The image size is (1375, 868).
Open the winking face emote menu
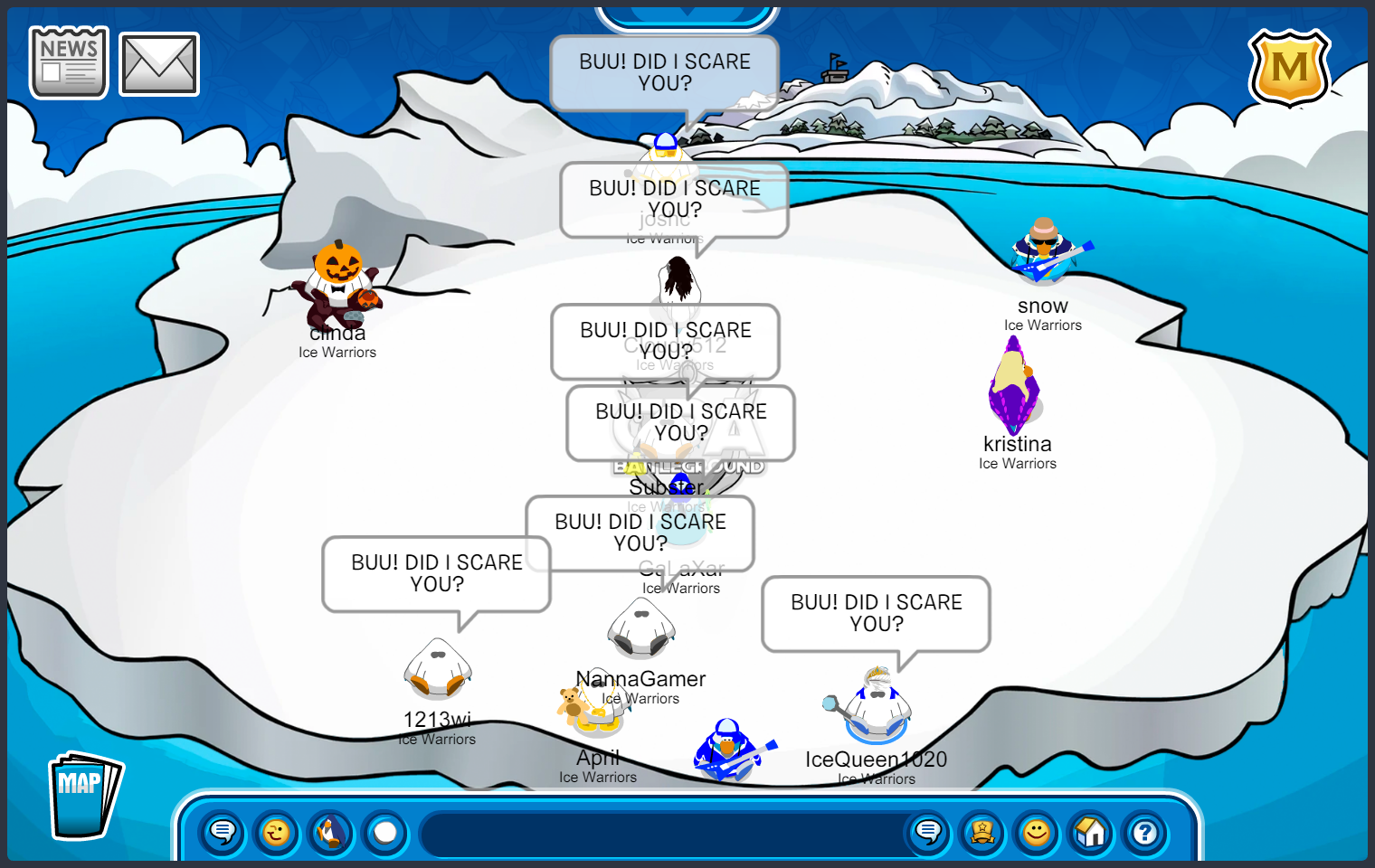(277, 832)
